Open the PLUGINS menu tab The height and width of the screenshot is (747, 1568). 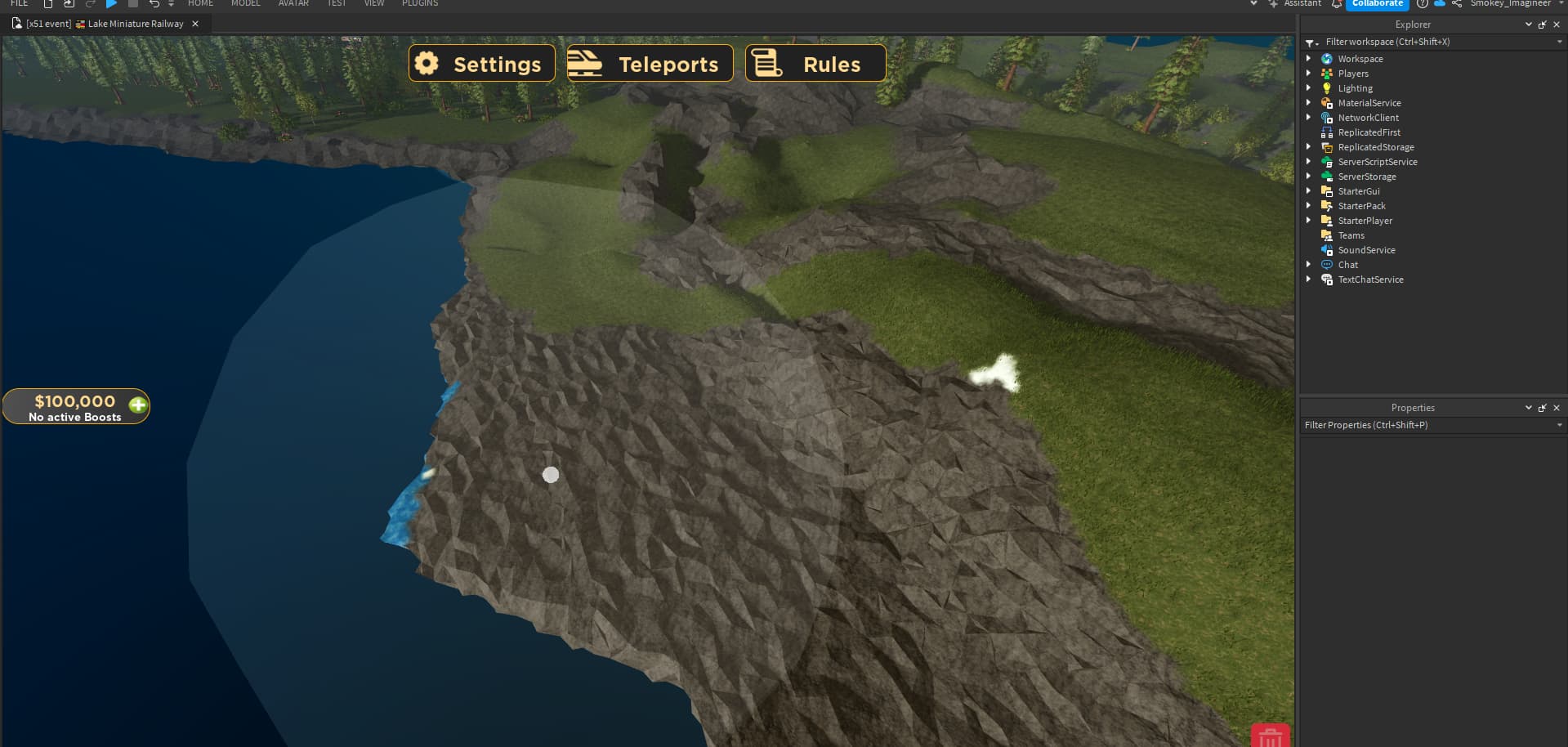pos(419,4)
